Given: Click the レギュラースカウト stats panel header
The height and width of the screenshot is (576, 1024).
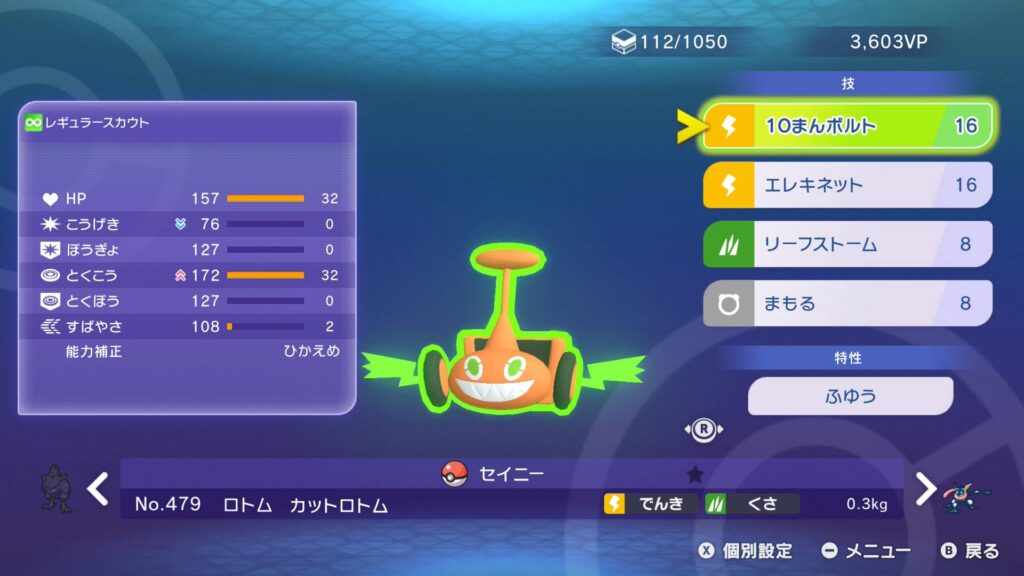Looking at the screenshot, I should [x=187, y=122].
